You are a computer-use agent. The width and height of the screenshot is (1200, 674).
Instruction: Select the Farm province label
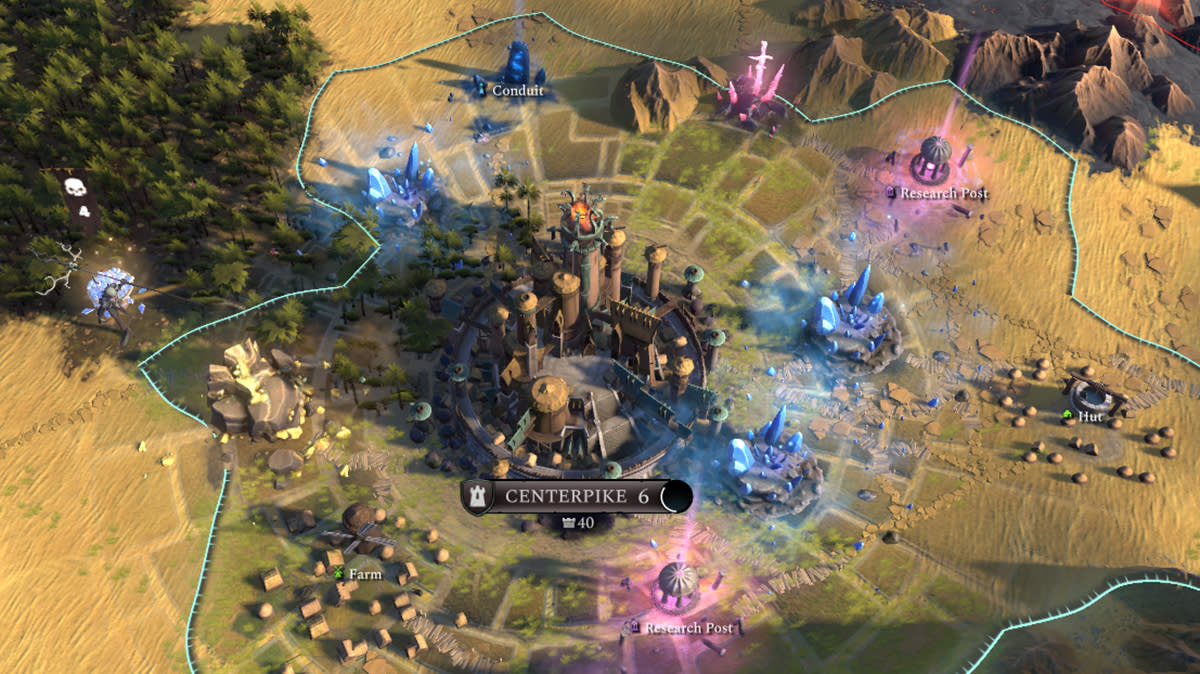coord(364,574)
